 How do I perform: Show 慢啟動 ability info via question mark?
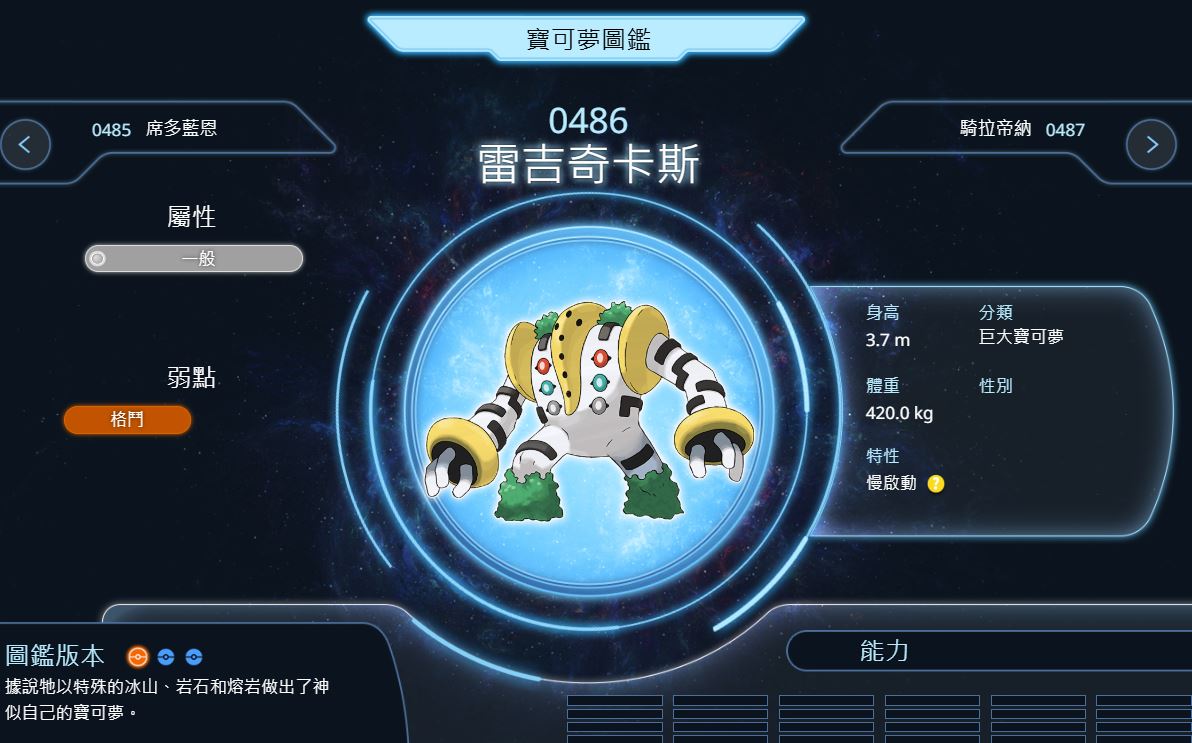tap(936, 484)
